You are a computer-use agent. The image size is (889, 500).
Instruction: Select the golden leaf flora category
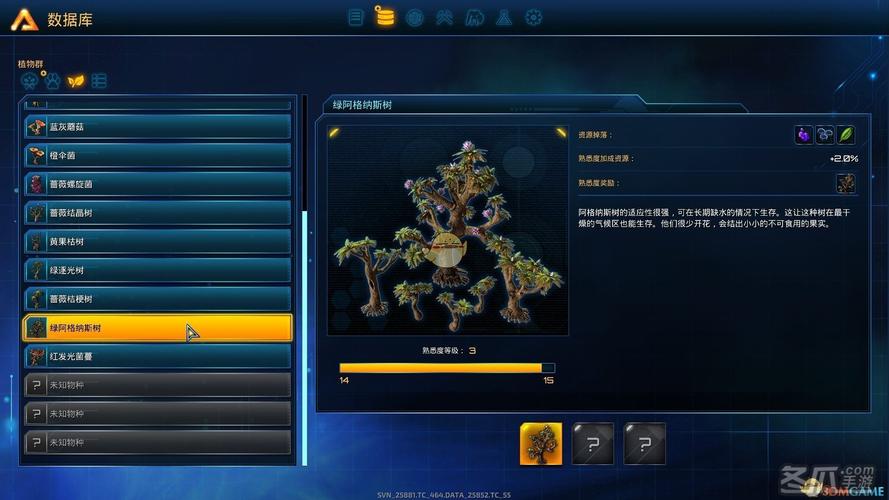75,81
